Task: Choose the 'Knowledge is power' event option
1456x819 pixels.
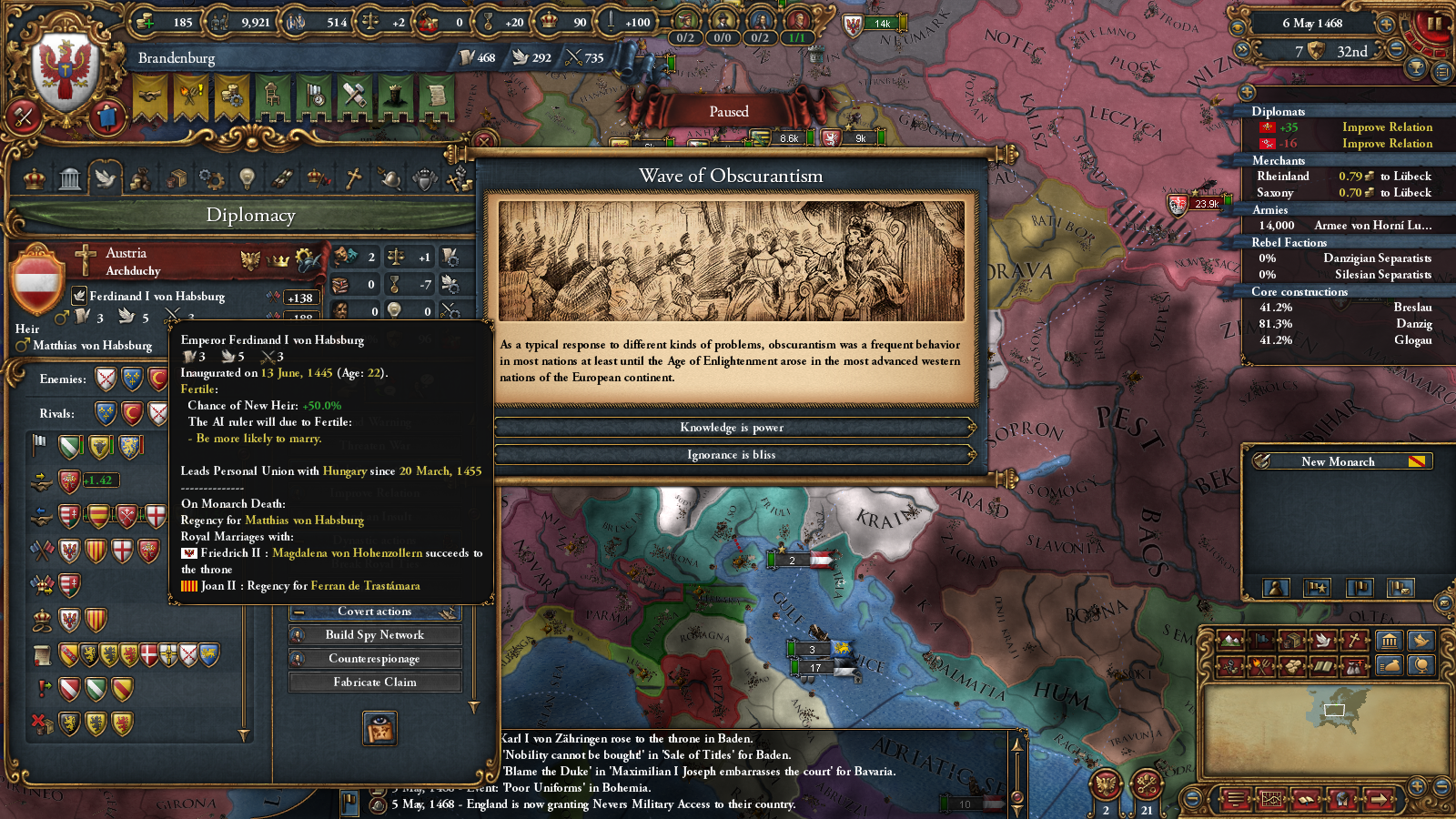Action: [x=731, y=427]
